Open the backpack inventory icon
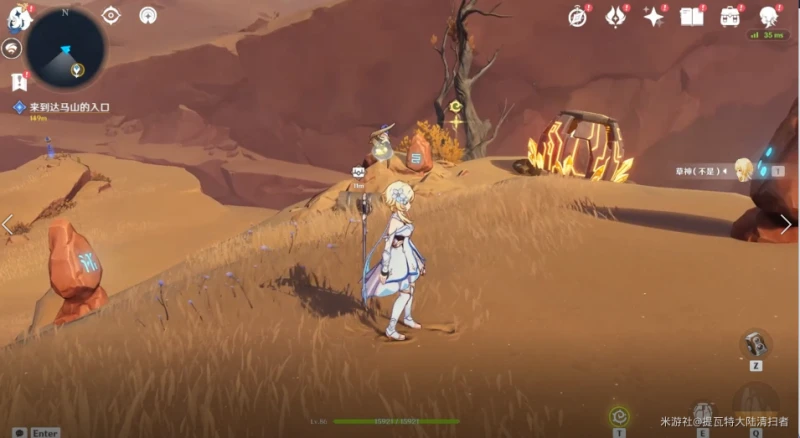This screenshot has height=438, width=800. (x=730, y=16)
